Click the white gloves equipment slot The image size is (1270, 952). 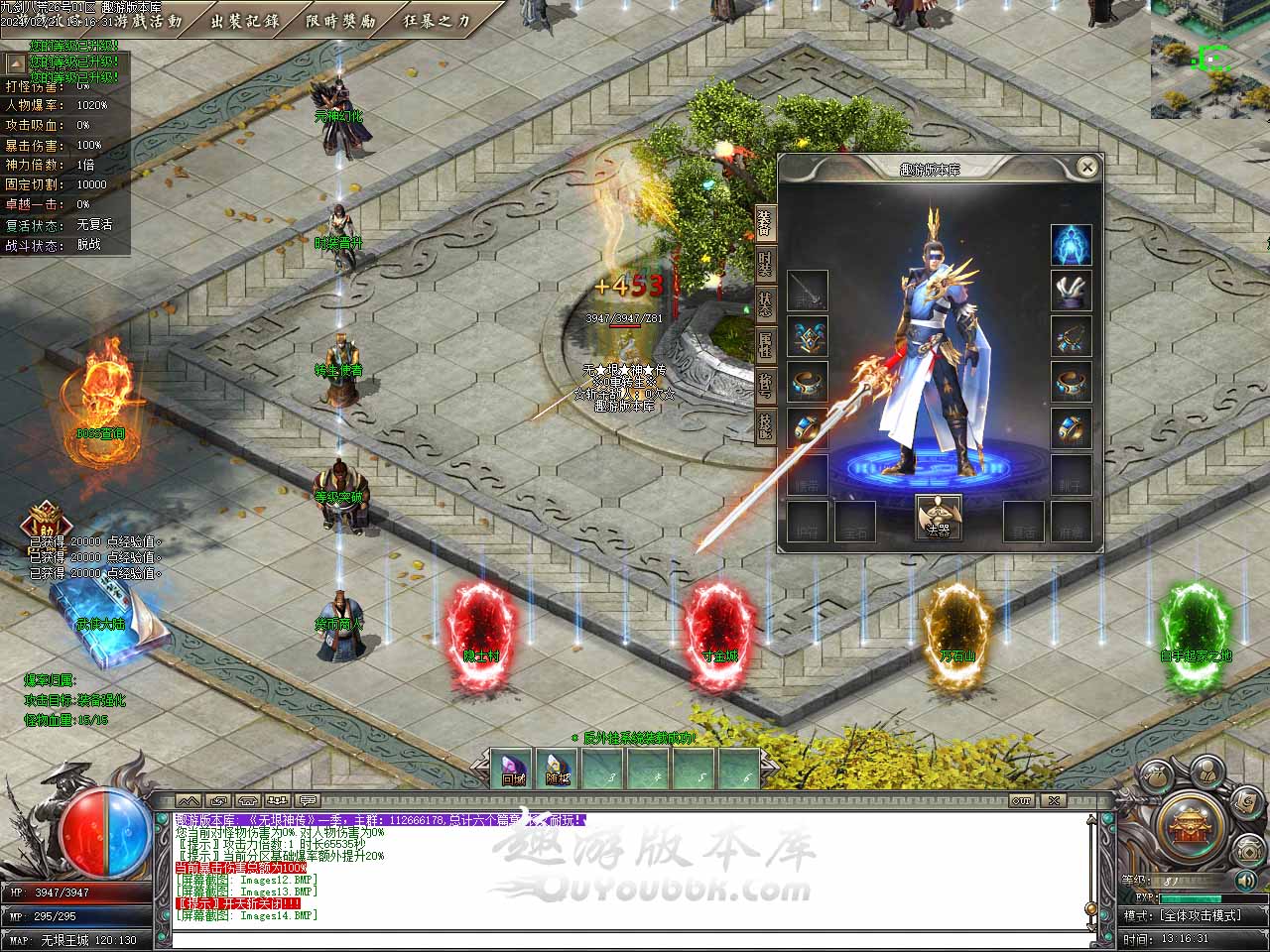pos(1072,291)
